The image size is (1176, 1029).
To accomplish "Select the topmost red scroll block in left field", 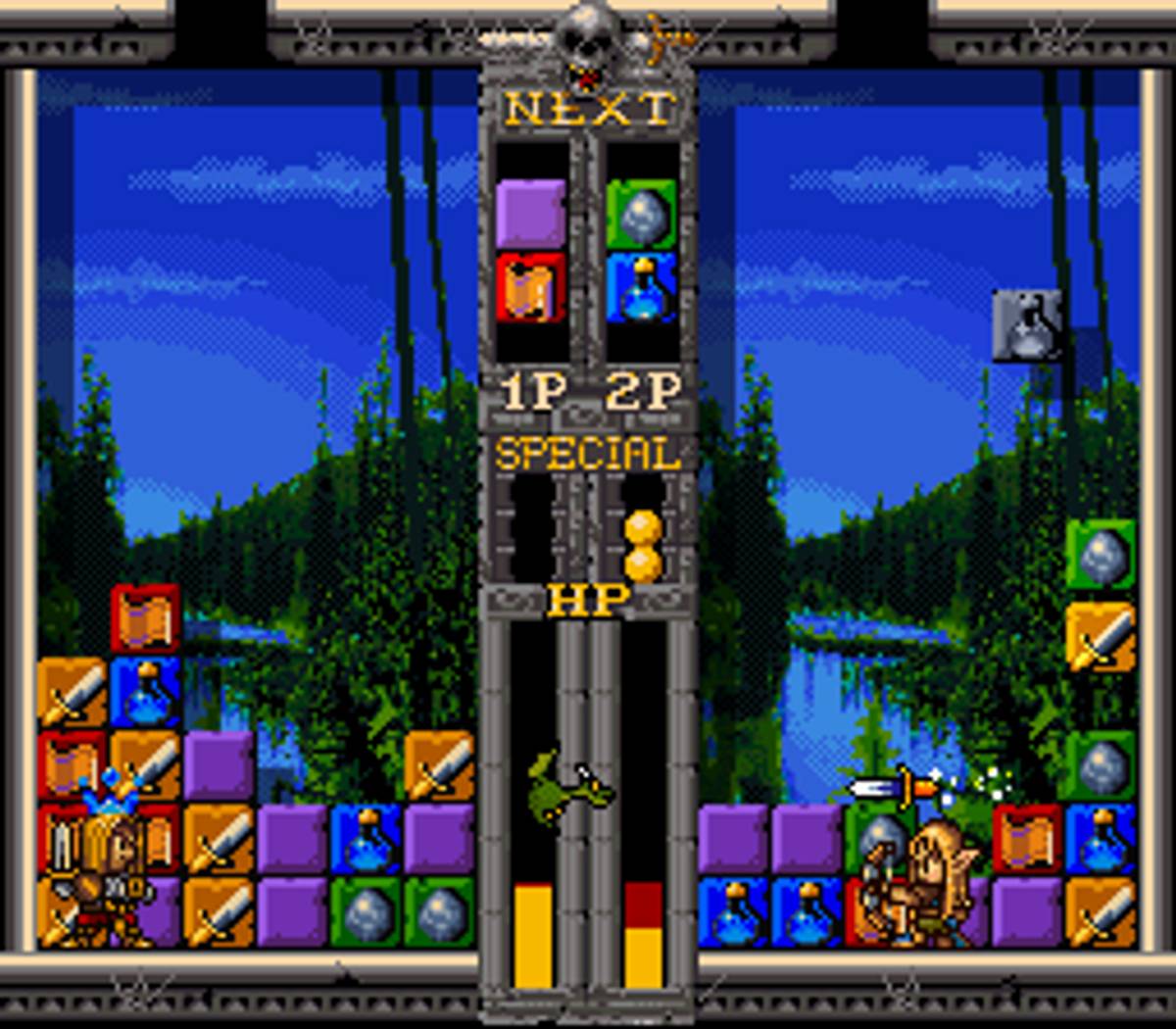I will tap(145, 619).
